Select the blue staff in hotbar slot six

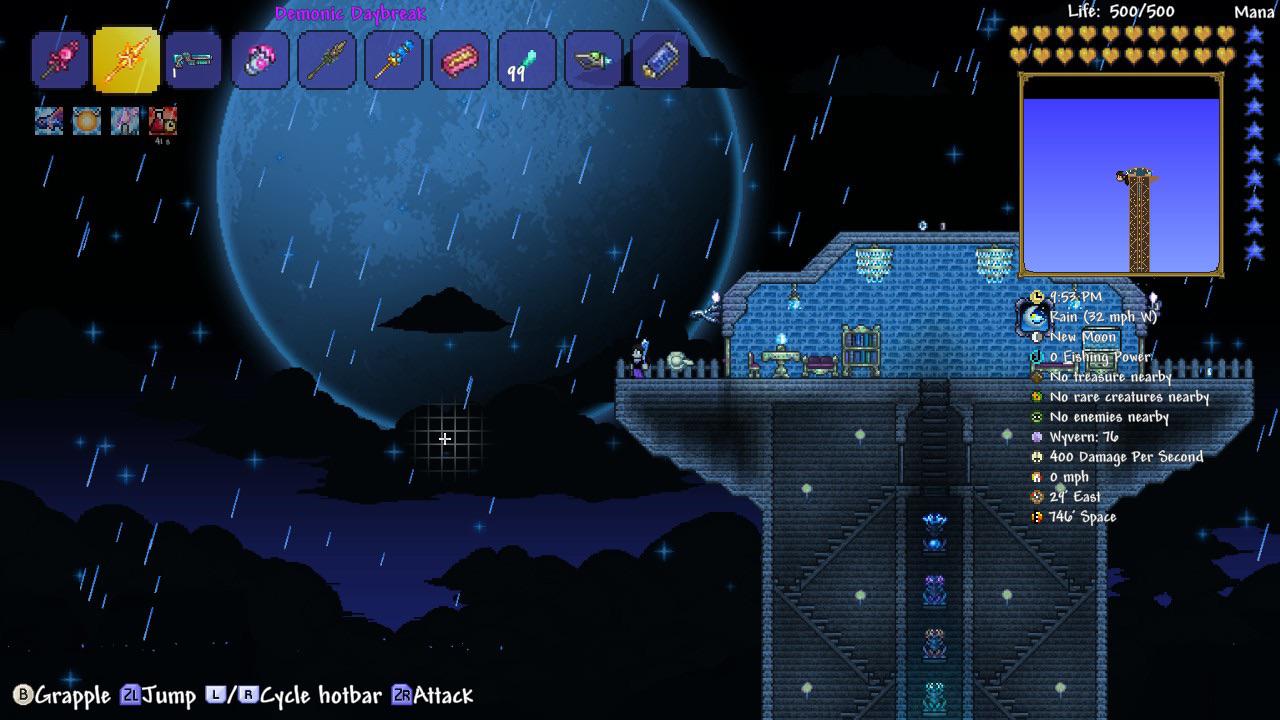click(x=393, y=61)
